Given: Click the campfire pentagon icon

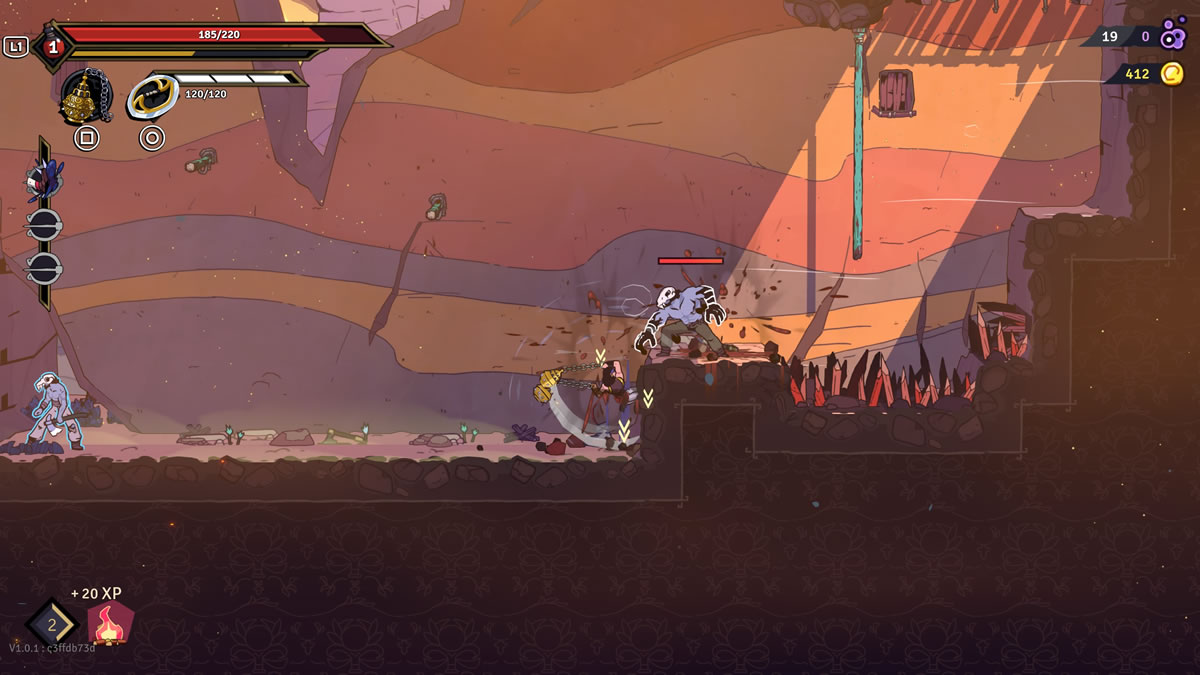Looking at the screenshot, I should tap(111, 624).
